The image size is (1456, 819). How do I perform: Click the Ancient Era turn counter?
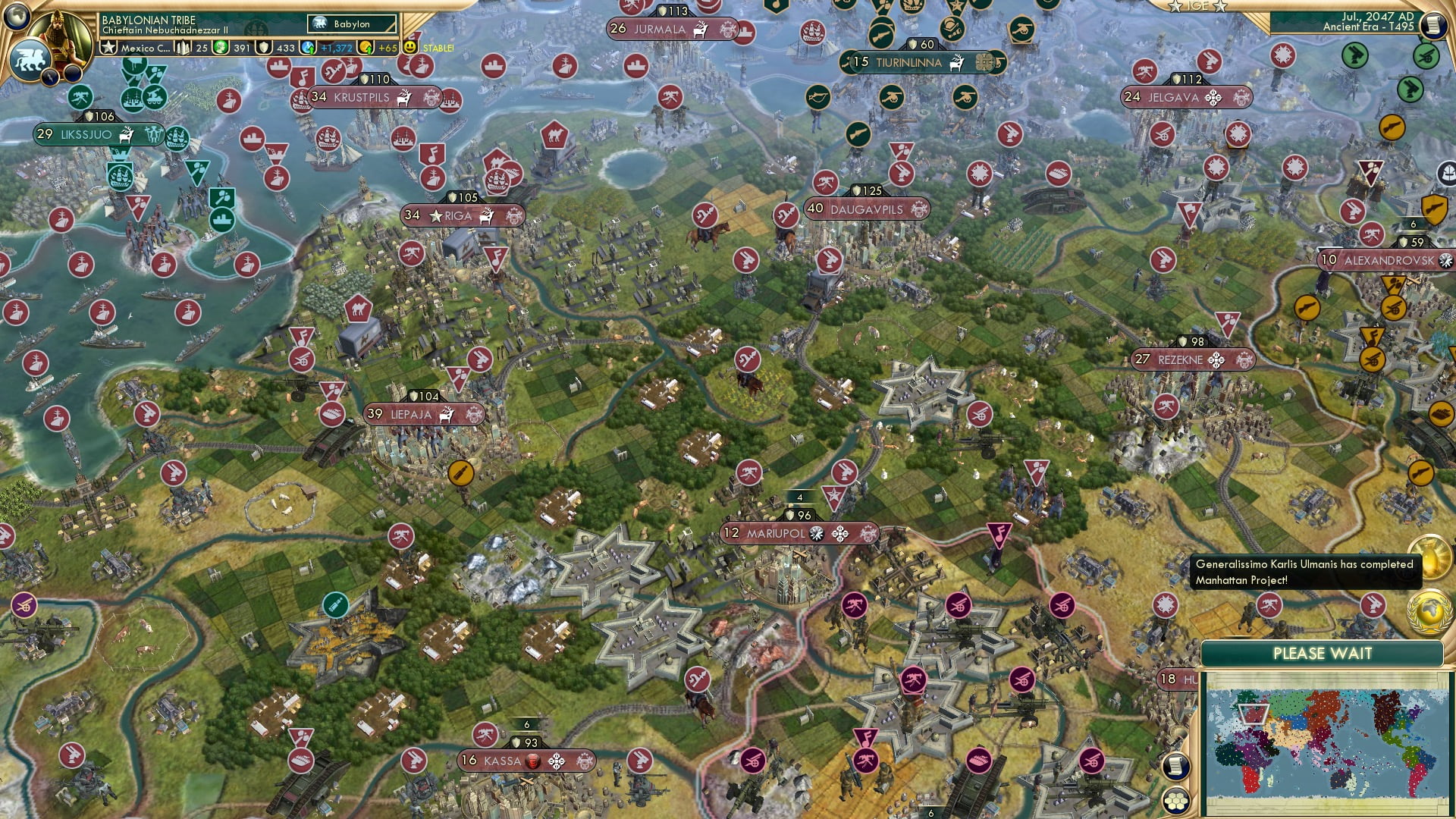(x=1369, y=27)
